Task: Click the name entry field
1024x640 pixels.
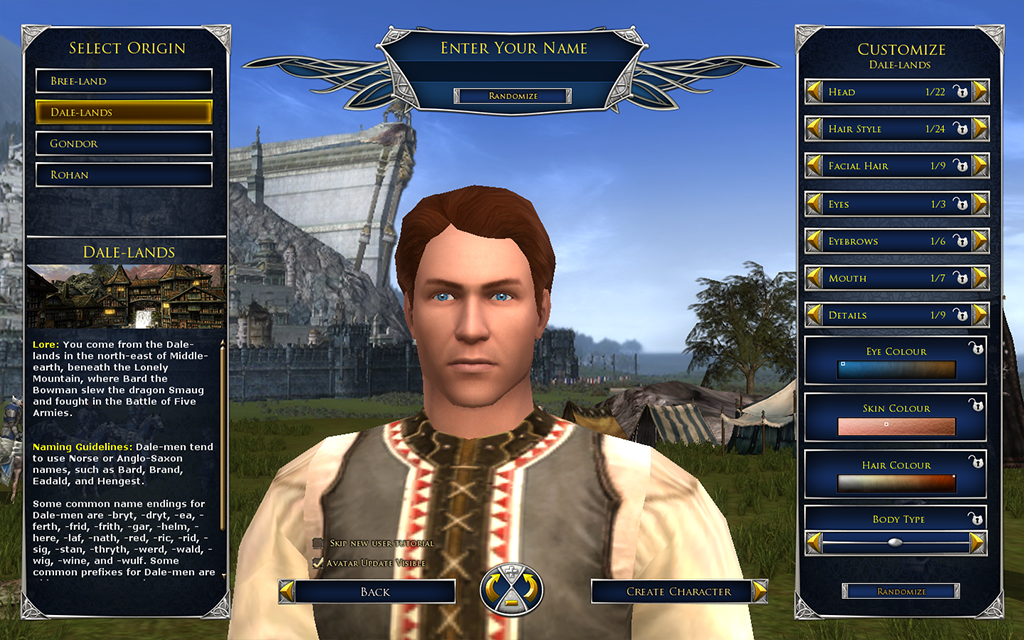Action: tap(512, 72)
